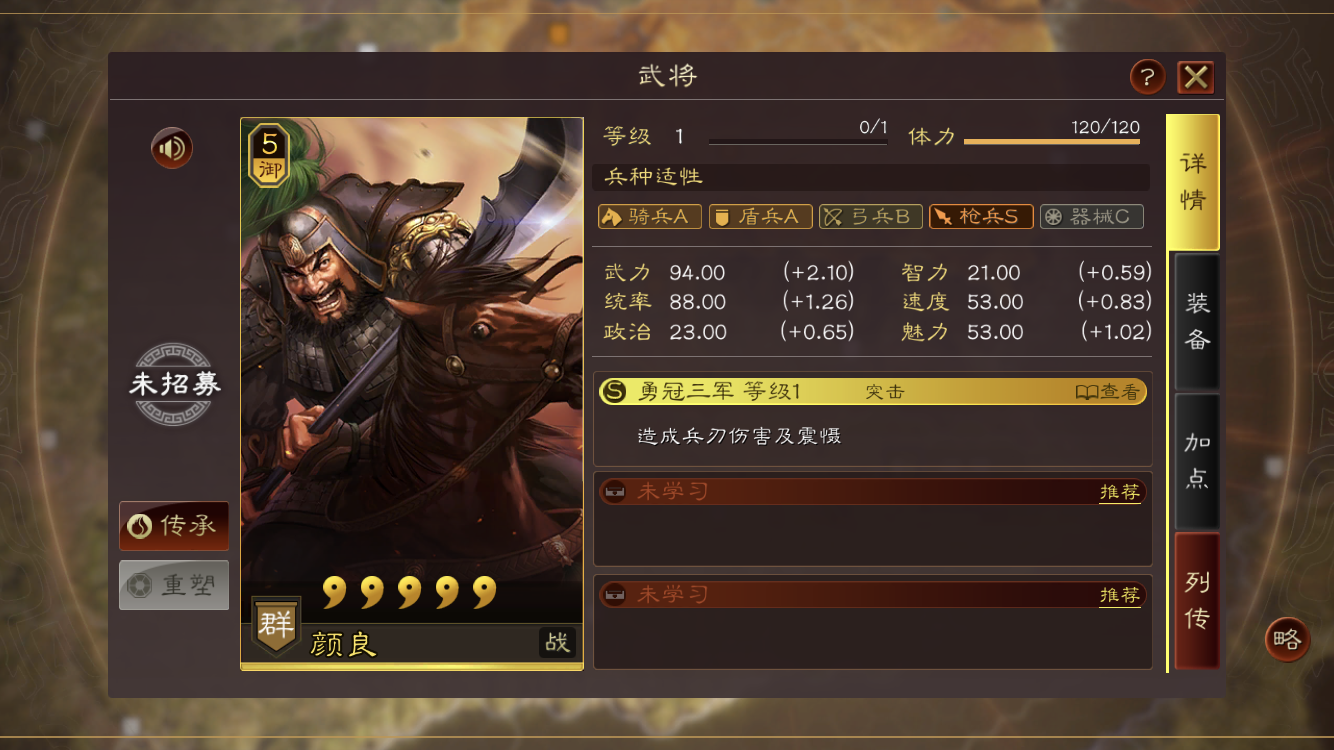This screenshot has height=750, width=1334.
Task: Select the 盾兵A shield troop aptitude icon
Action: pos(760,216)
